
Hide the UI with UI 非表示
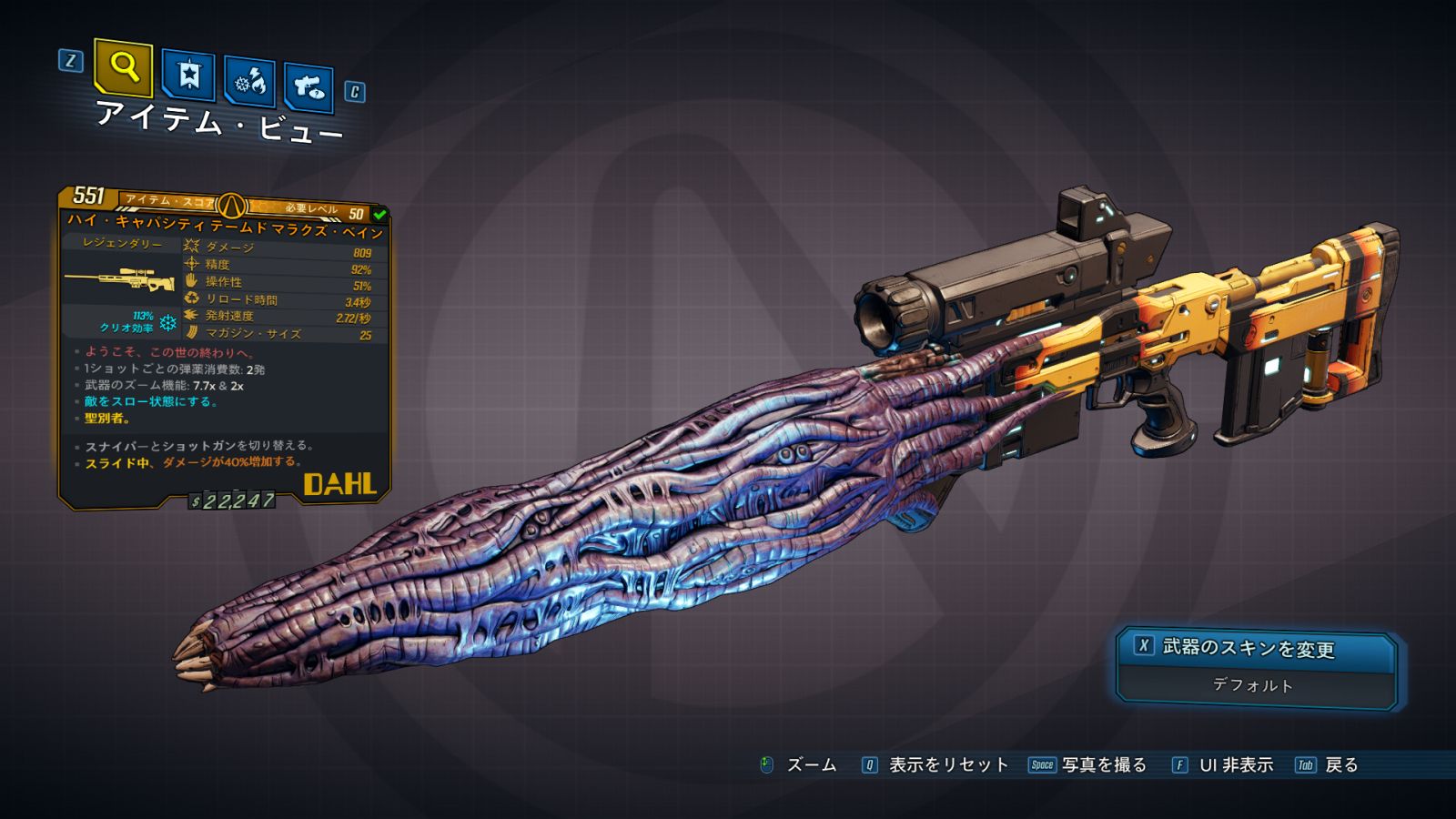pos(1235,765)
